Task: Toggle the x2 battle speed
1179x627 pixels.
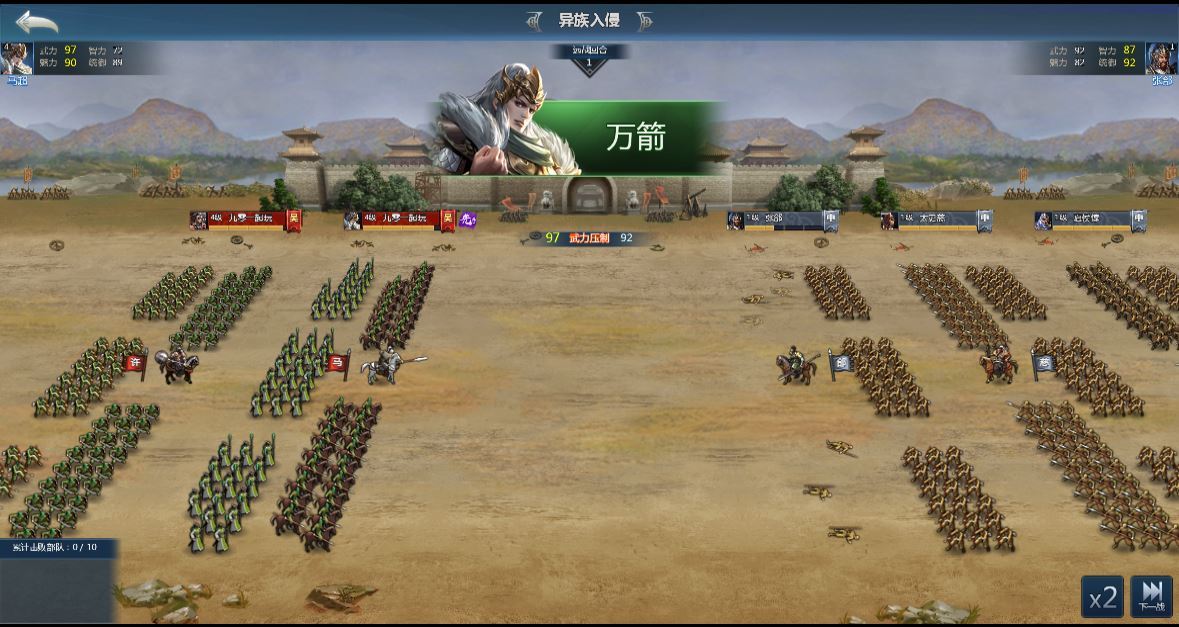Action: point(1102,597)
